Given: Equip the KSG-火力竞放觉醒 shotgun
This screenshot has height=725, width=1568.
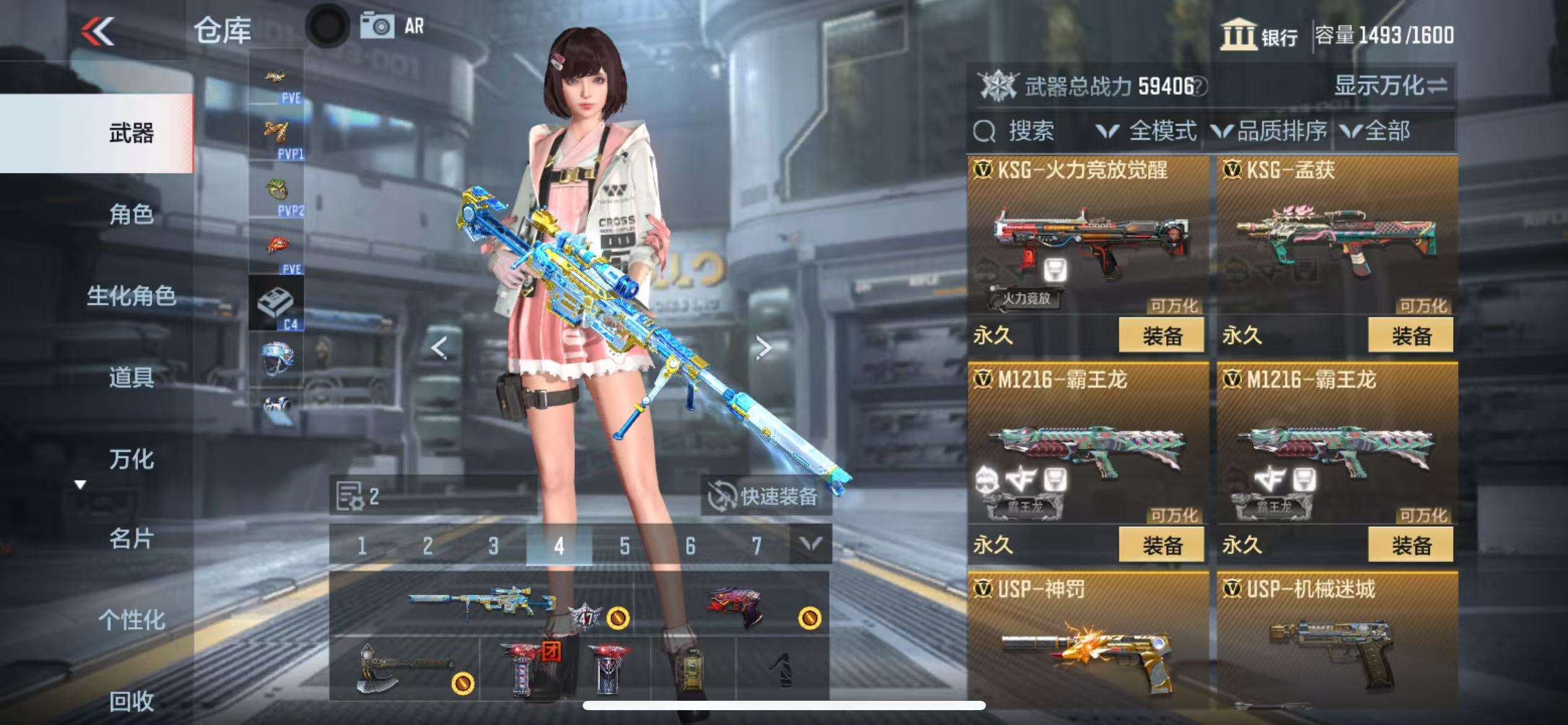Looking at the screenshot, I should pyautogui.click(x=1161, y=336).
